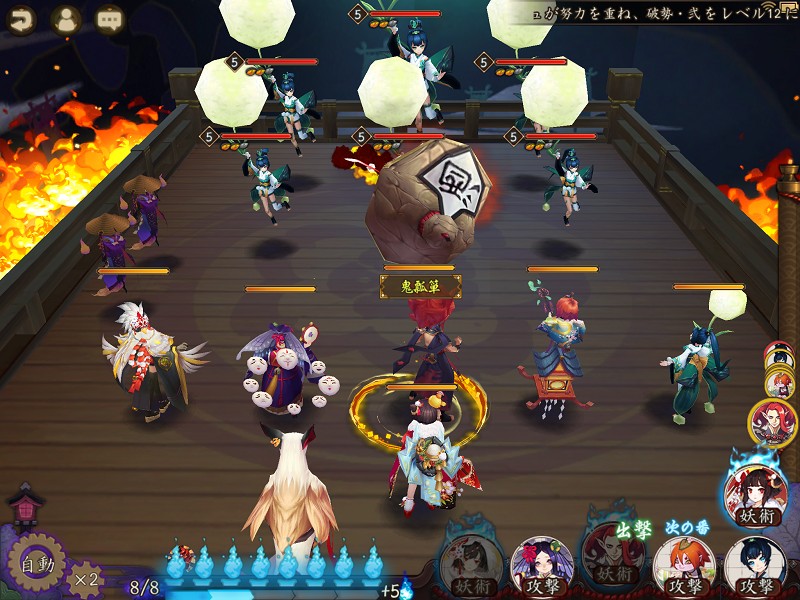Click the back arrow button
This screenshot has height=600, width=800.
(20, 19)
